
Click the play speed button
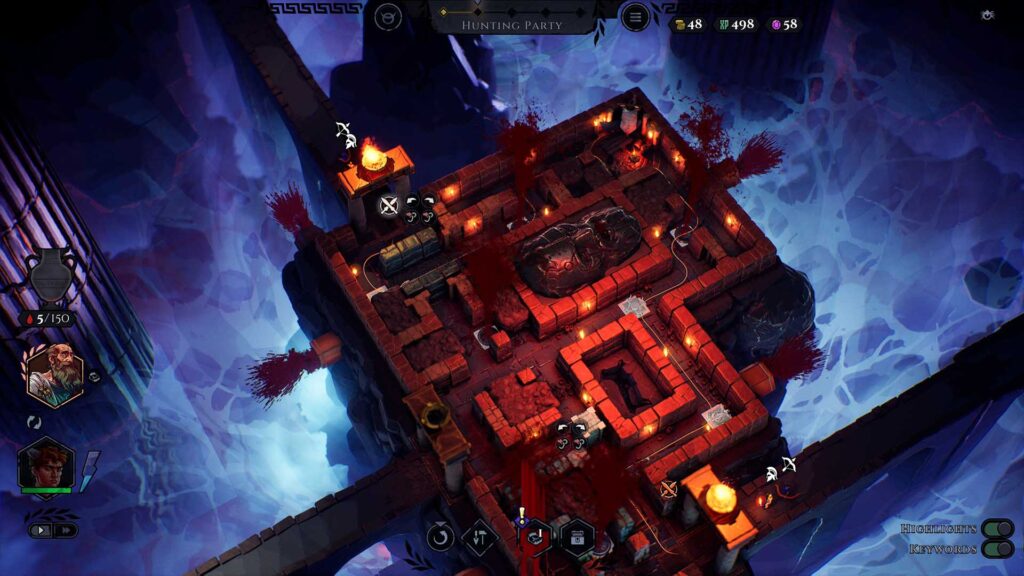[x=41, y=530]
